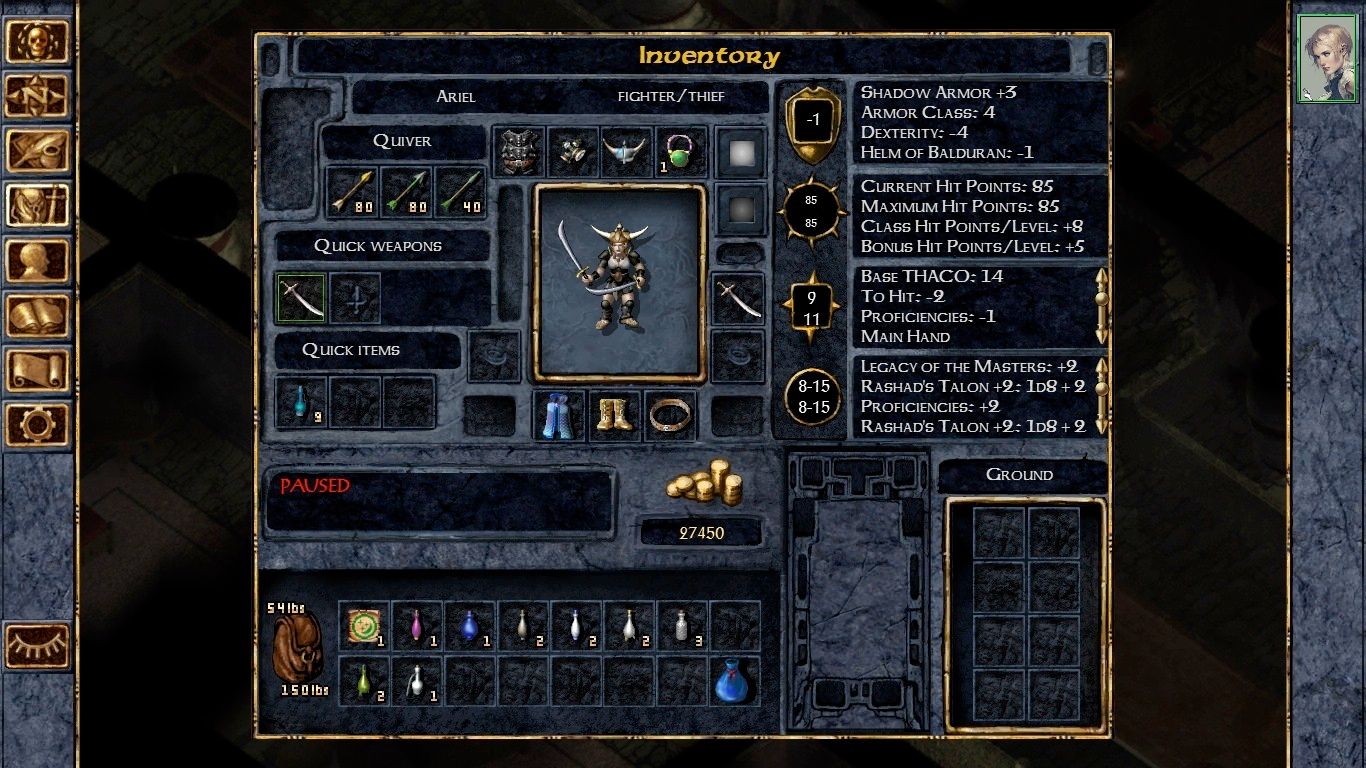Select the second quick weapon slot
This screenshot has width=1366, height=768.
tap(357, 298)
